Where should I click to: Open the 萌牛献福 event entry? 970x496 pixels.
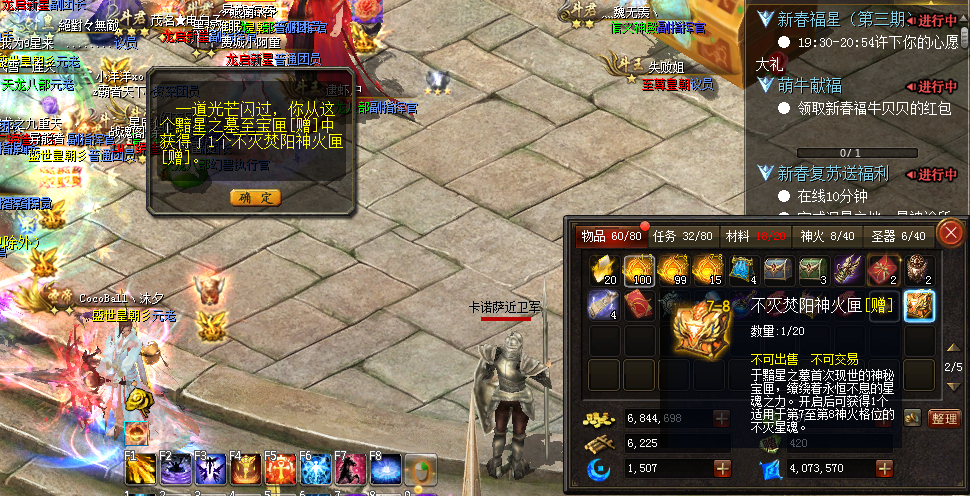tap(814, 86)
